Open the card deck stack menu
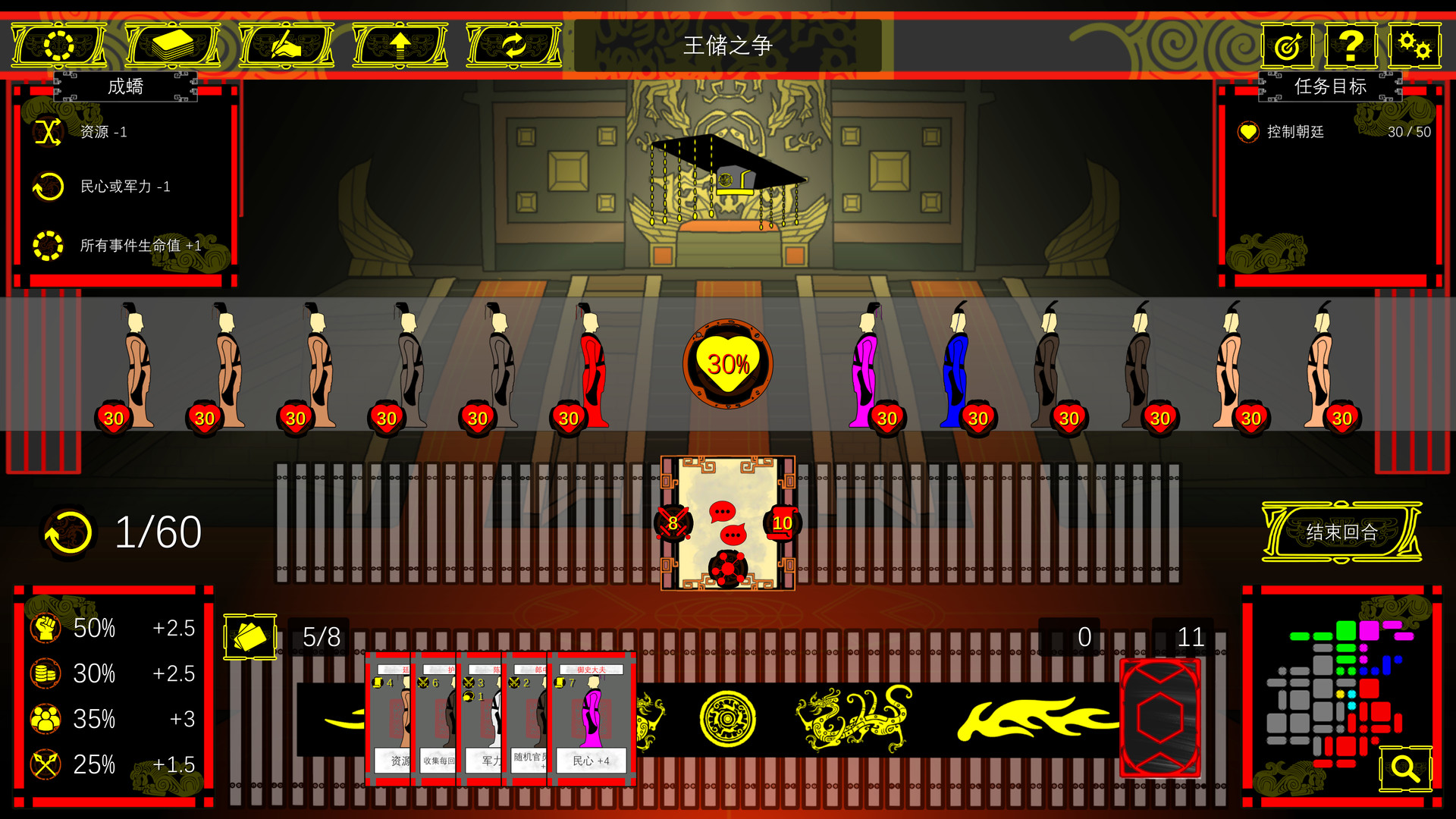The image size is (1456, 819). [x=172, y=45]
